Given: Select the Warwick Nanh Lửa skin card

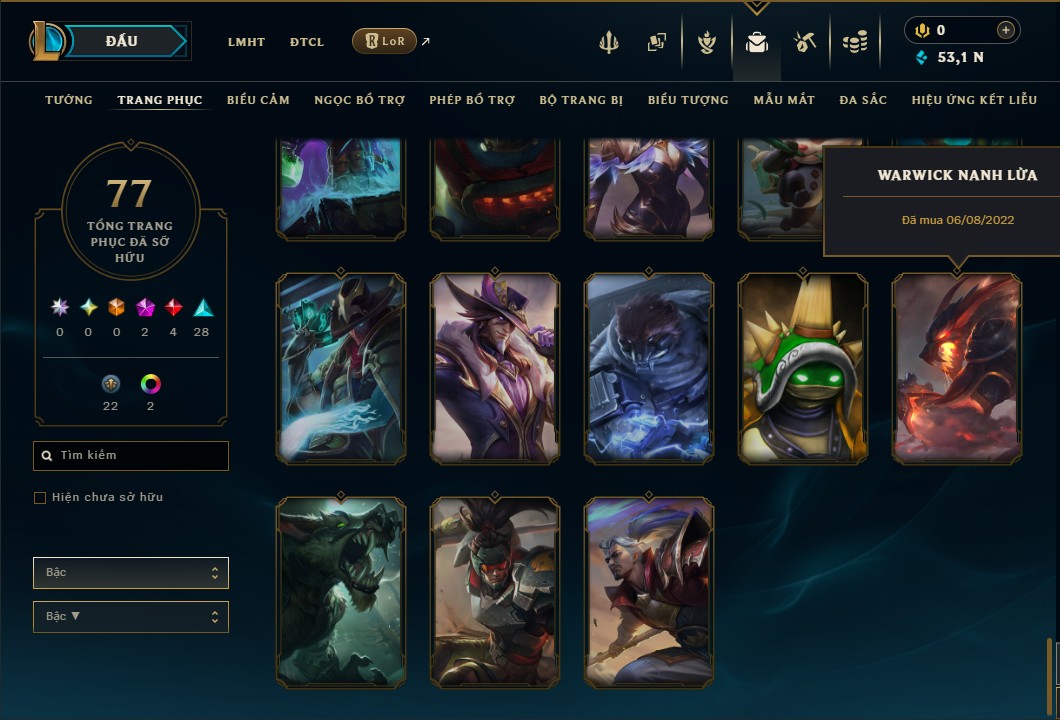Looking at the screenshot, I should point(957,368).
